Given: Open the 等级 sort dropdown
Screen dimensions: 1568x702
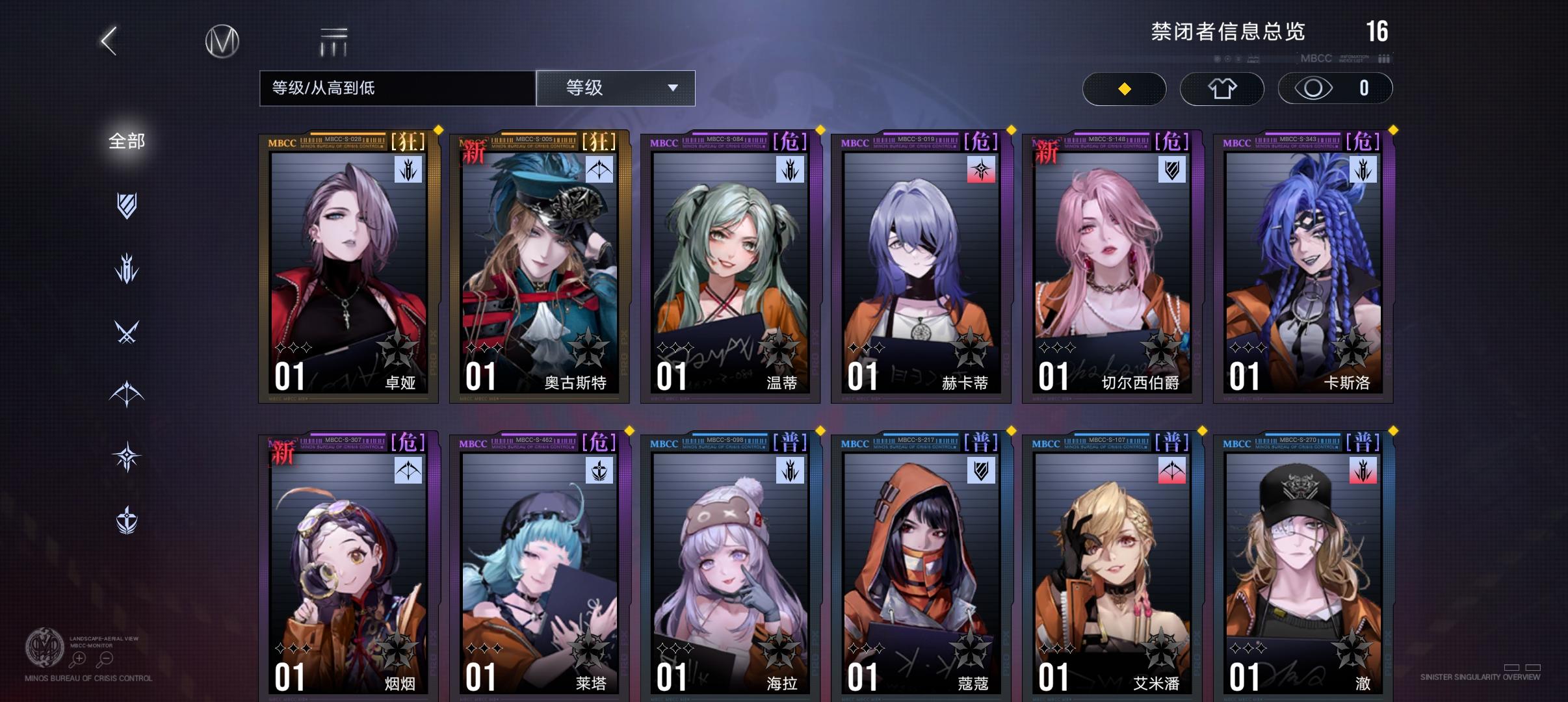Looking at the screenshot, I should click(614, 88).
